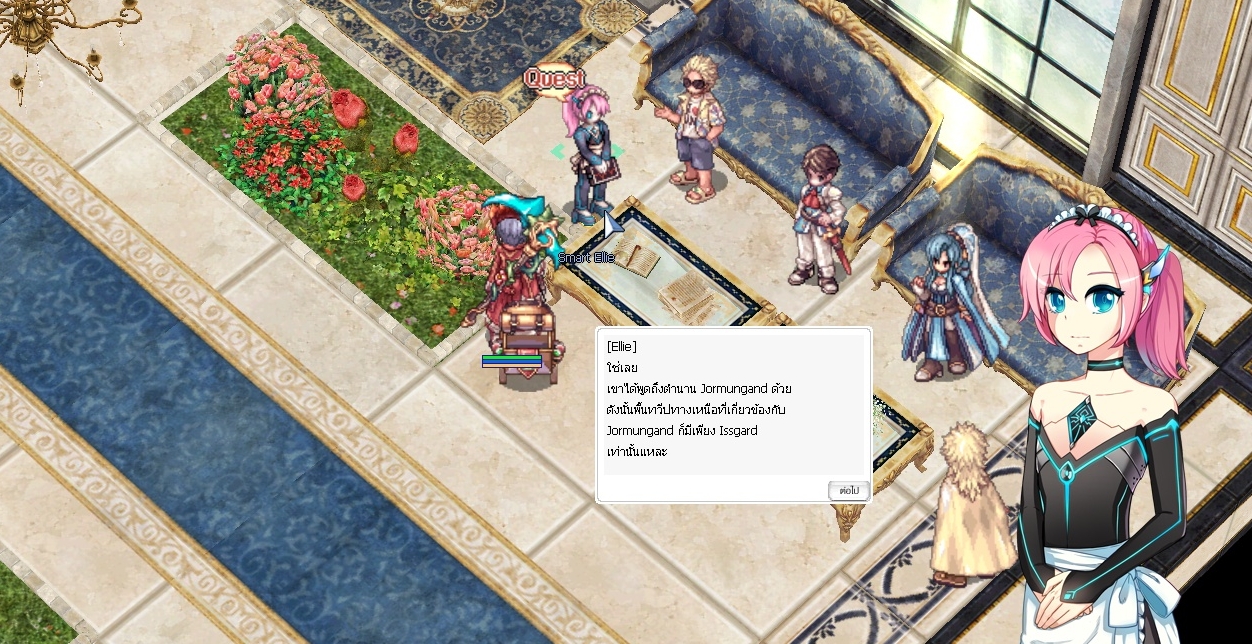This screenshot has width=1252, height=644.
Task: Continue Ellie's dialogue with the ต่อไป button
Action: pyautogui.click(x=848, y=490)
